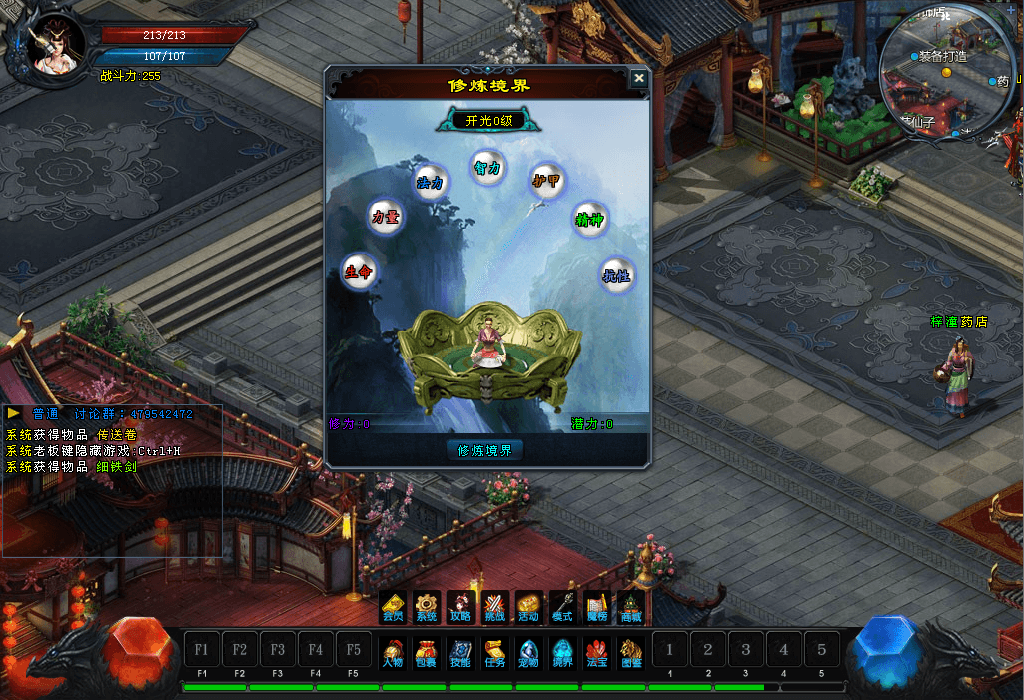
Task: Open the 会员 membership menu
Action: click(393, 607)
